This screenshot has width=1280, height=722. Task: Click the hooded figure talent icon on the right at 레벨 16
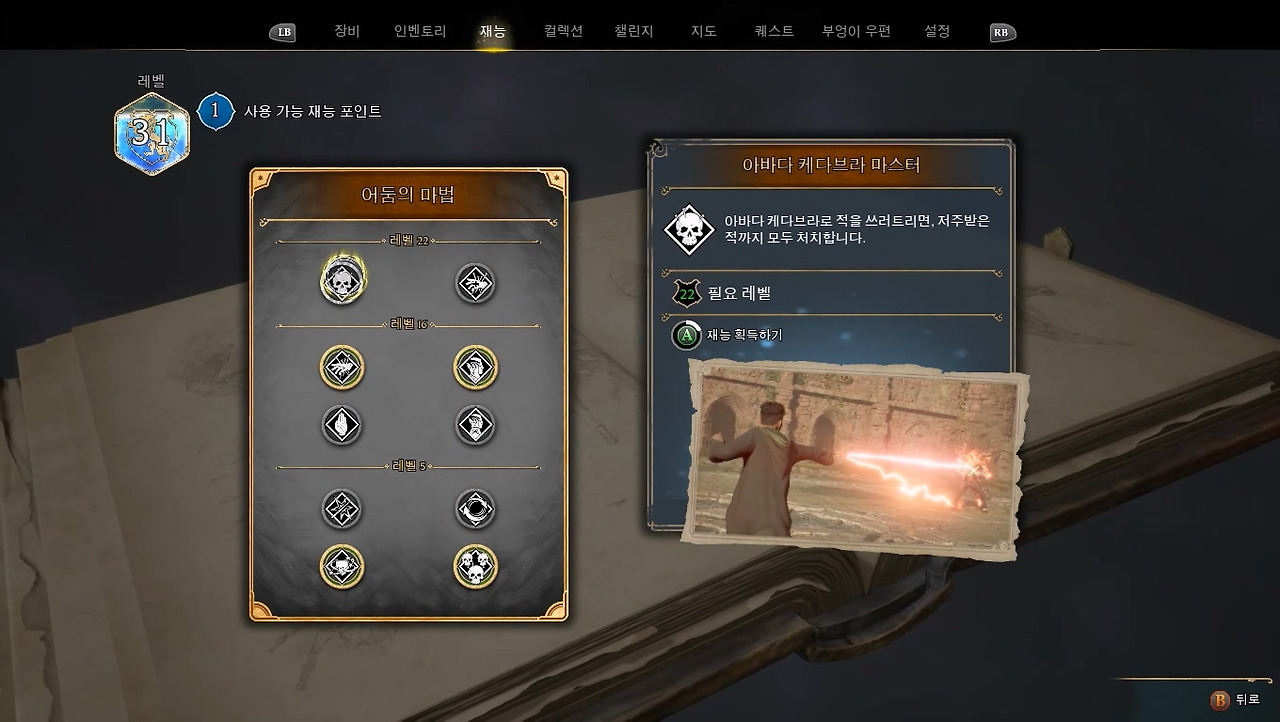[x=473, y=366]
